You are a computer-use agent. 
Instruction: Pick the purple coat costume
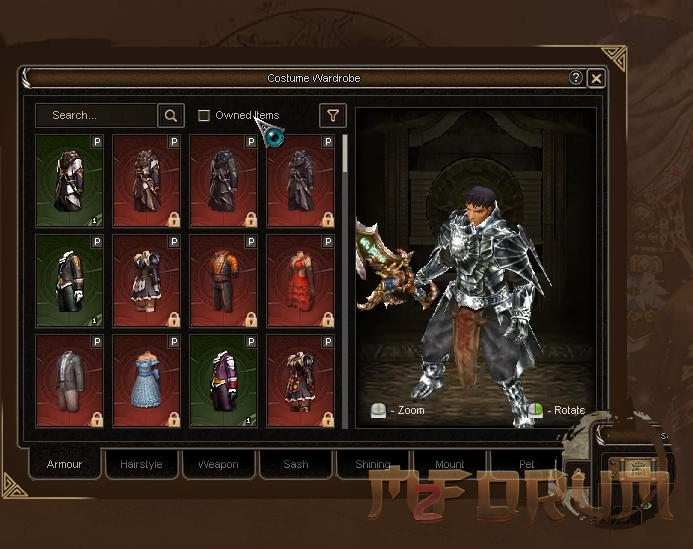tap(224, 380)
